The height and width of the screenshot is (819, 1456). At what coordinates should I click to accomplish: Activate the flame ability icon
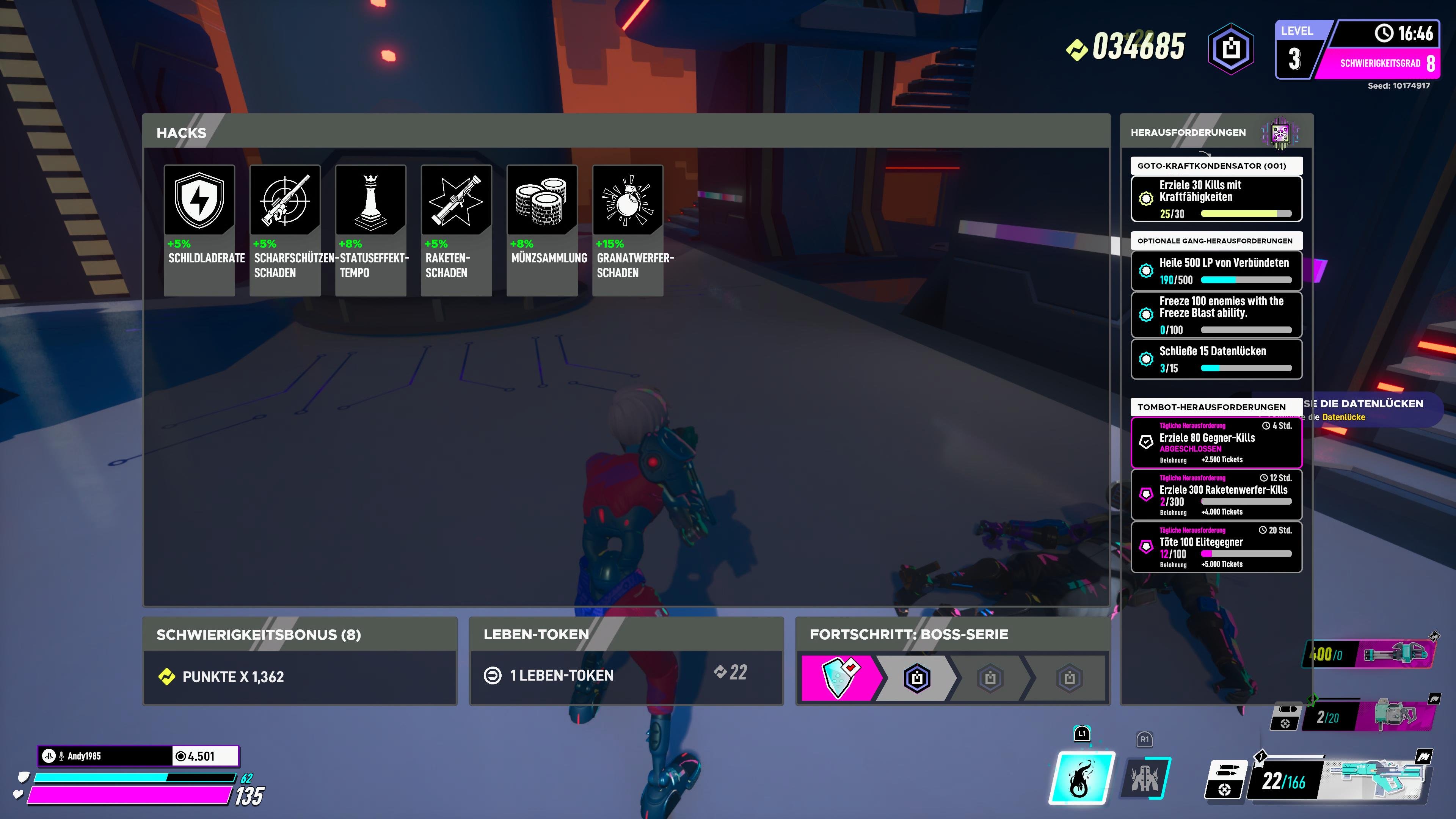click(1082, 778)
